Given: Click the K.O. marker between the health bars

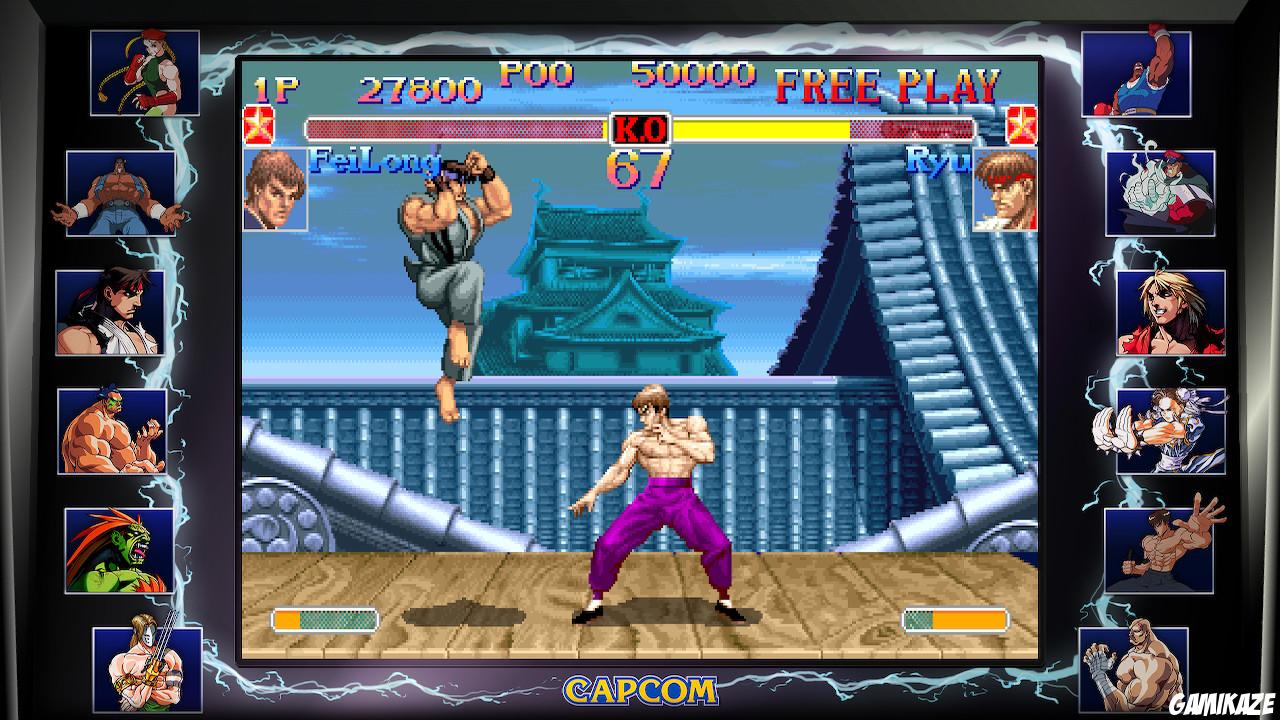Looking at the screenshot, I should pyautogui.click(x=640, y=128).
